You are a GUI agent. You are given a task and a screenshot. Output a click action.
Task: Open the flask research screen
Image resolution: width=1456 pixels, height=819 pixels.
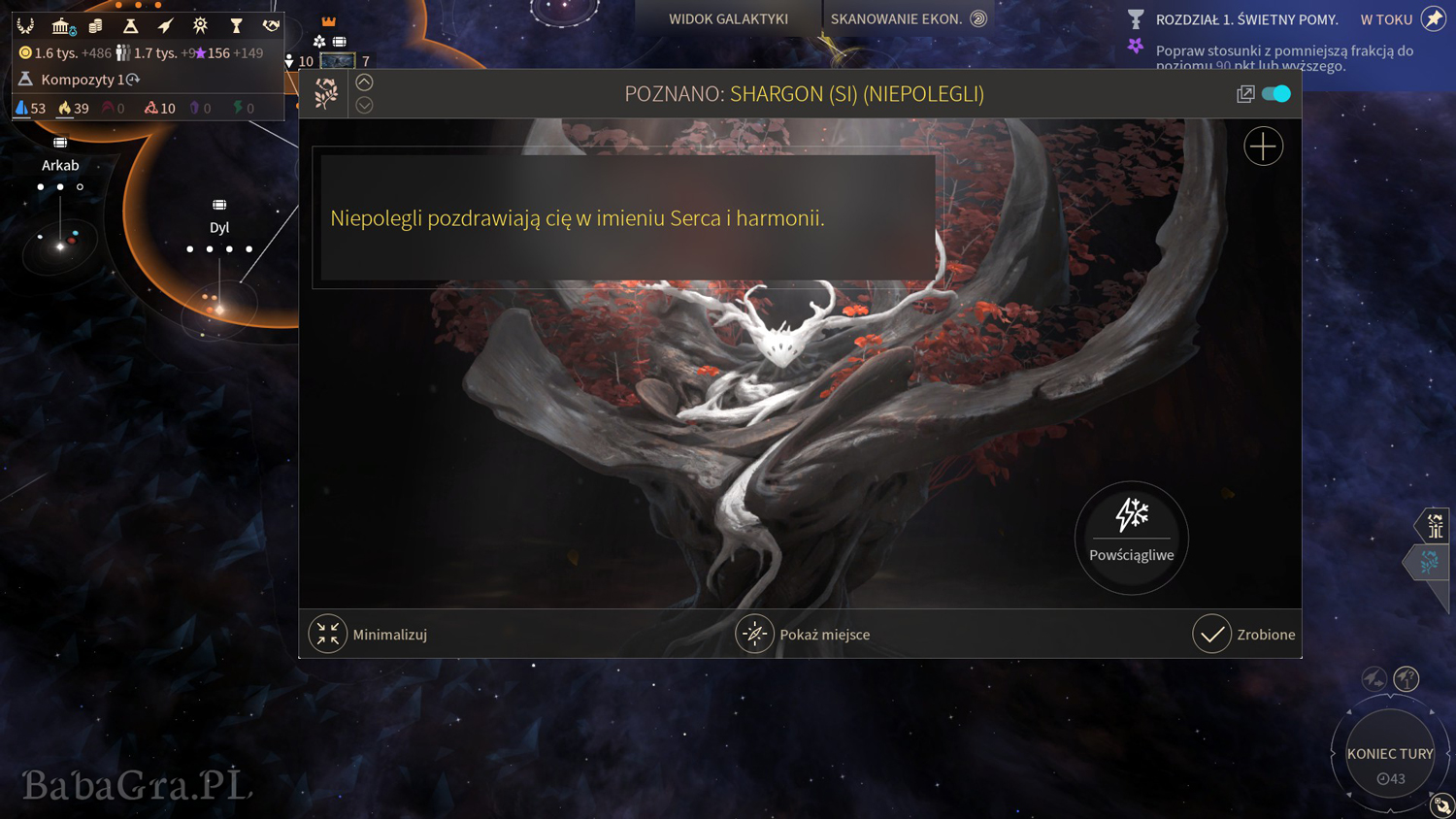point(130,25)
